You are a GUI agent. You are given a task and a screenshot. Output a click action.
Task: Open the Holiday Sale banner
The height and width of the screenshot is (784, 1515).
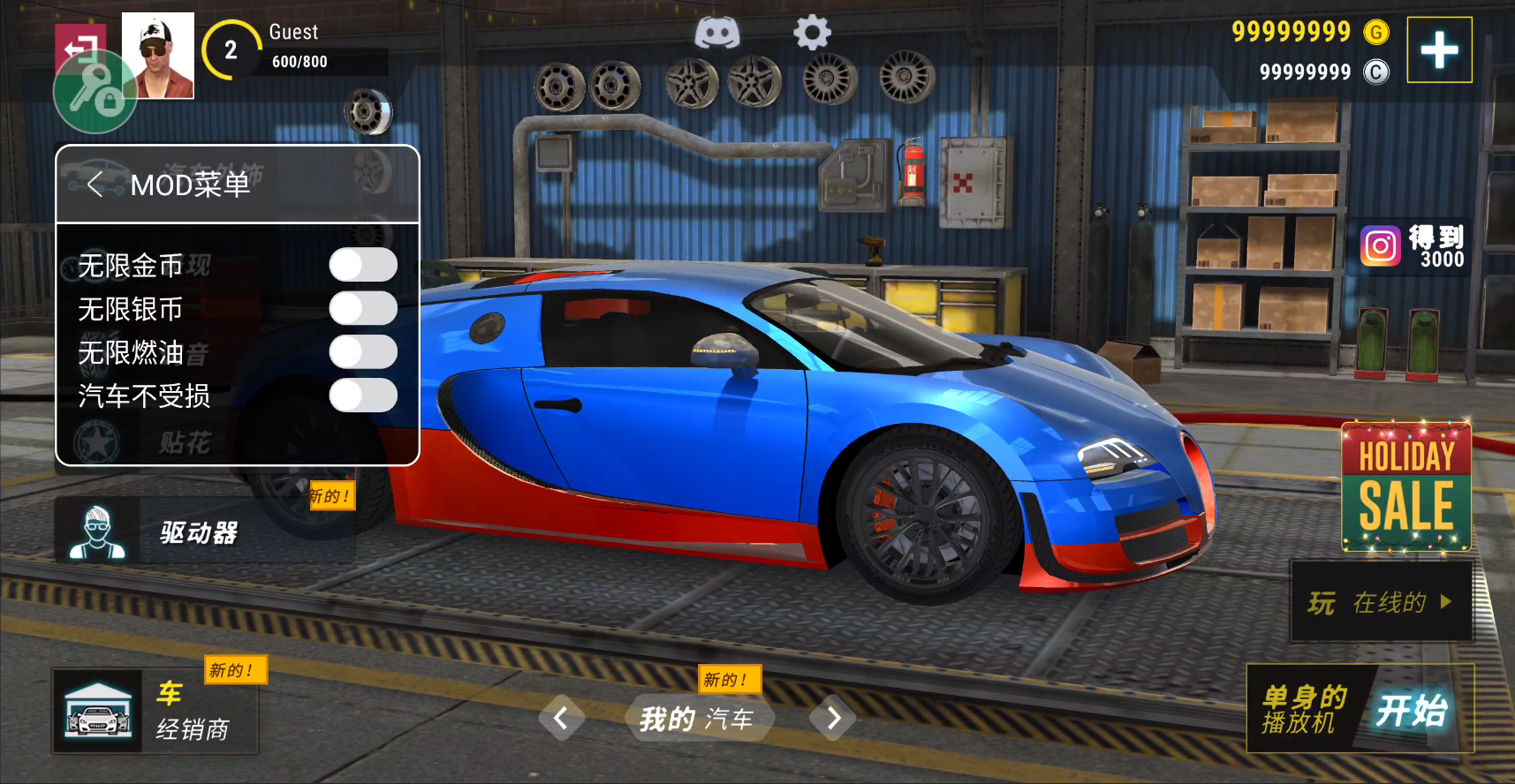[1405, 487]
